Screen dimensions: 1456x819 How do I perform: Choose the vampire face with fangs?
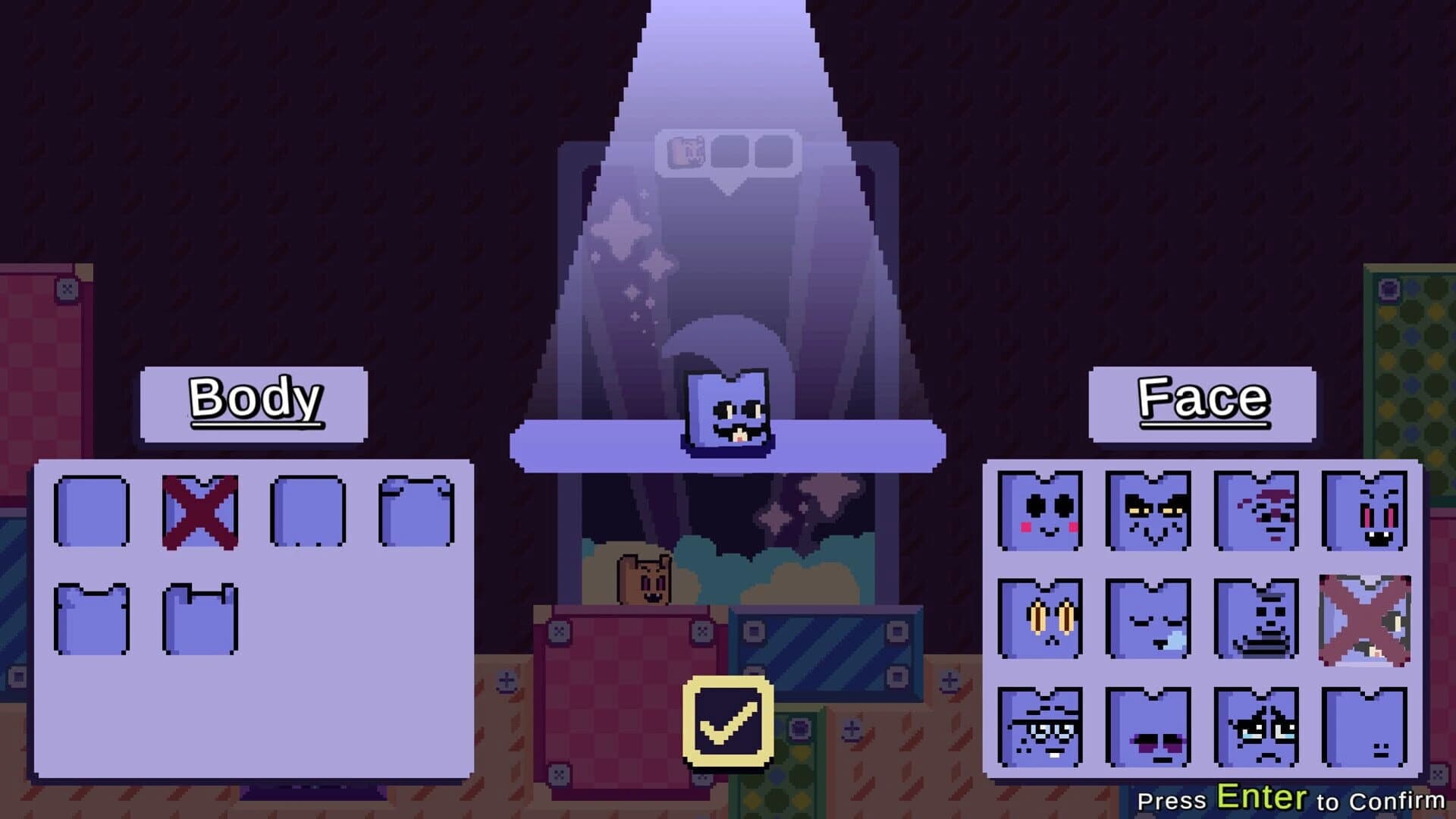pos(1365,510)
